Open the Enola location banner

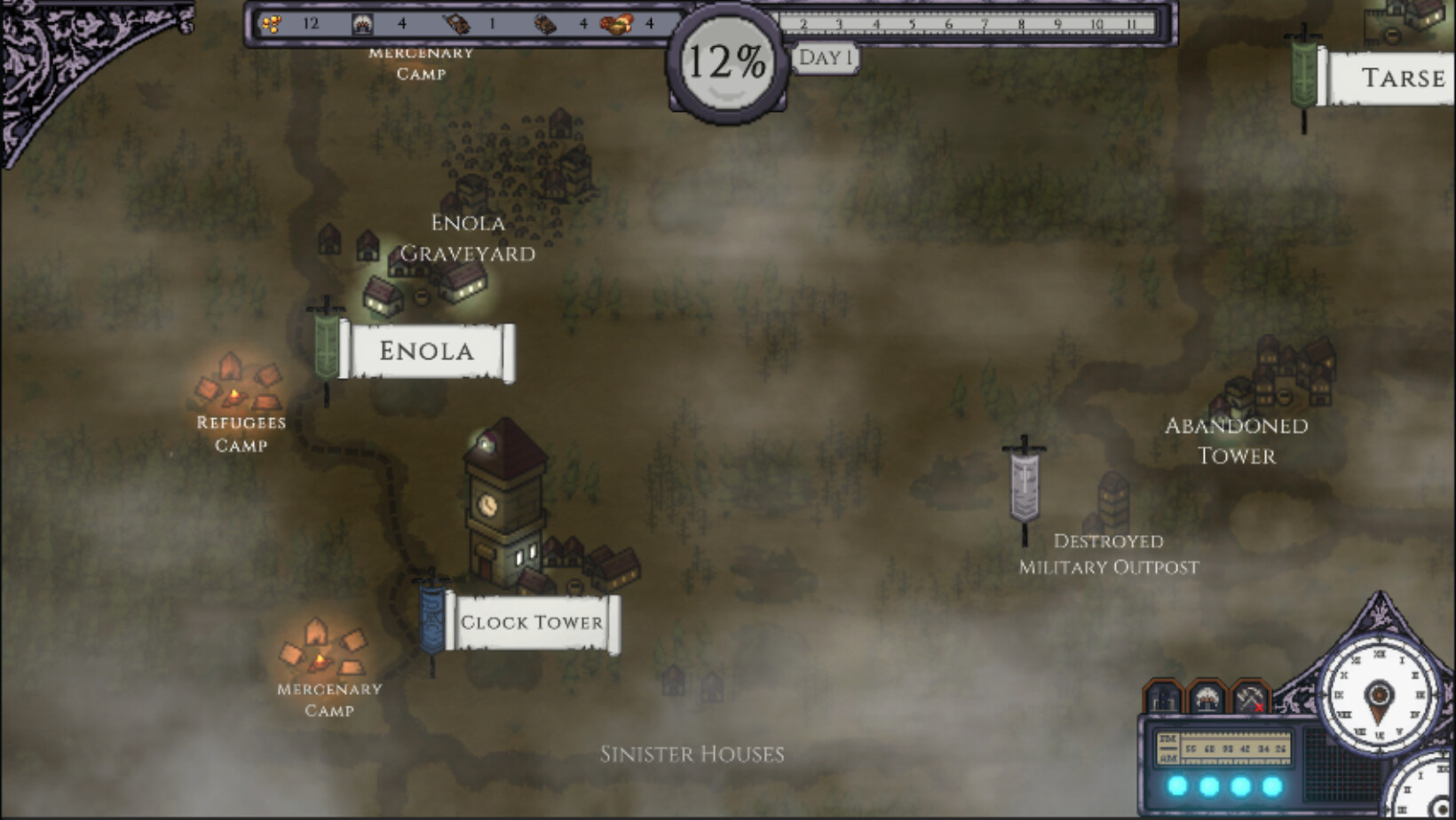[x=425, y=351]
